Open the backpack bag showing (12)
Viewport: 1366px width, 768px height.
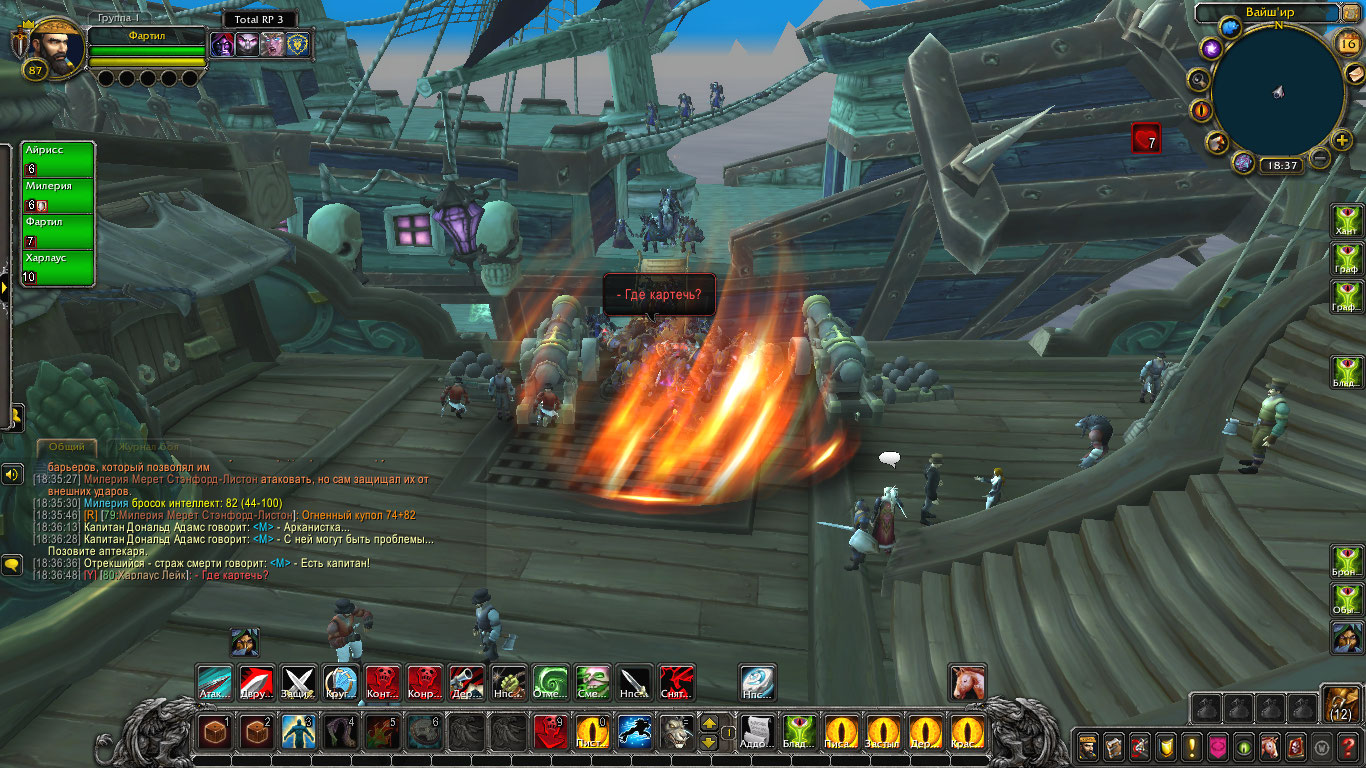1340,703
